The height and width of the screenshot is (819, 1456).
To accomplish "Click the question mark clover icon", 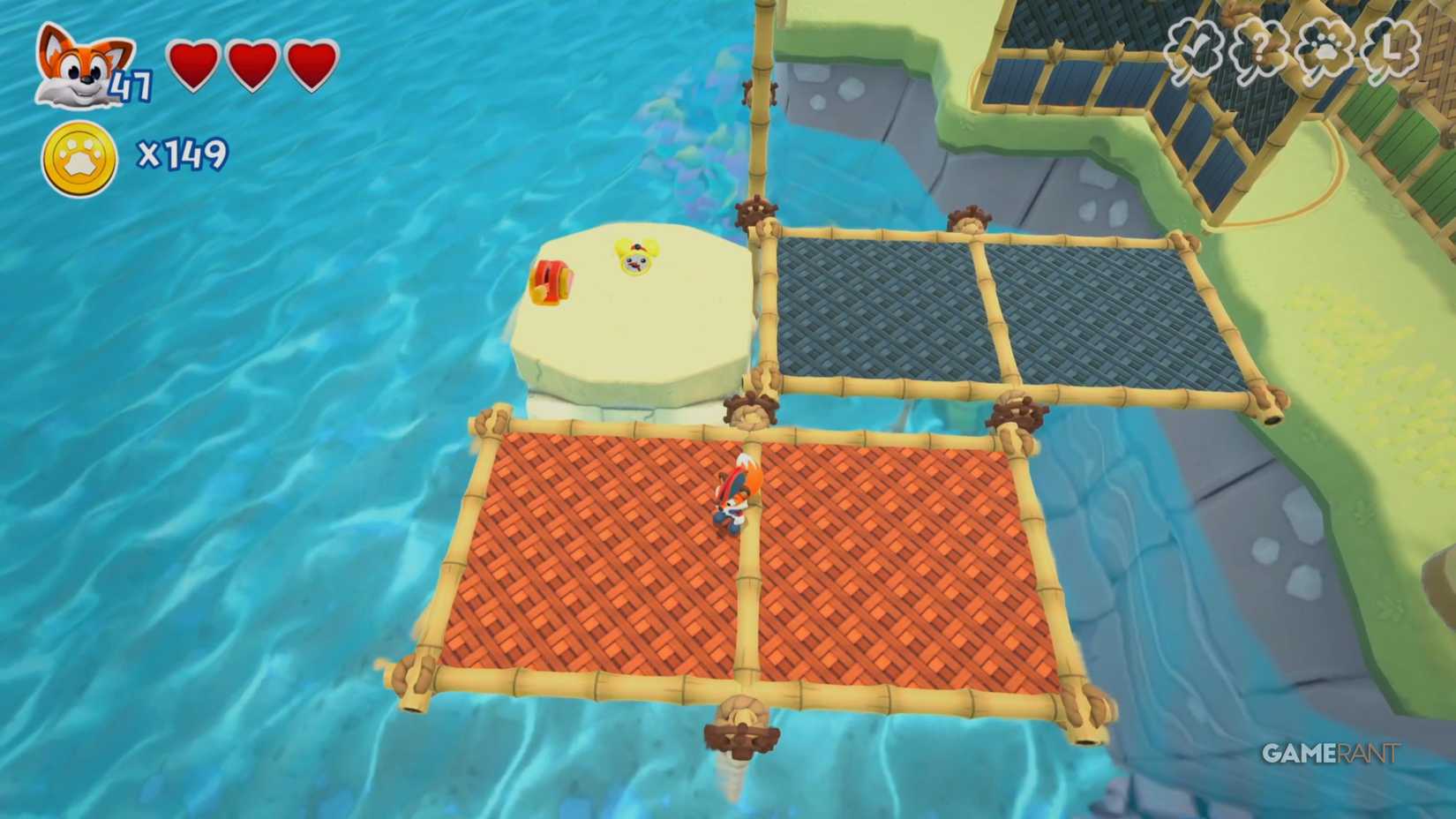I will 1264,49.
